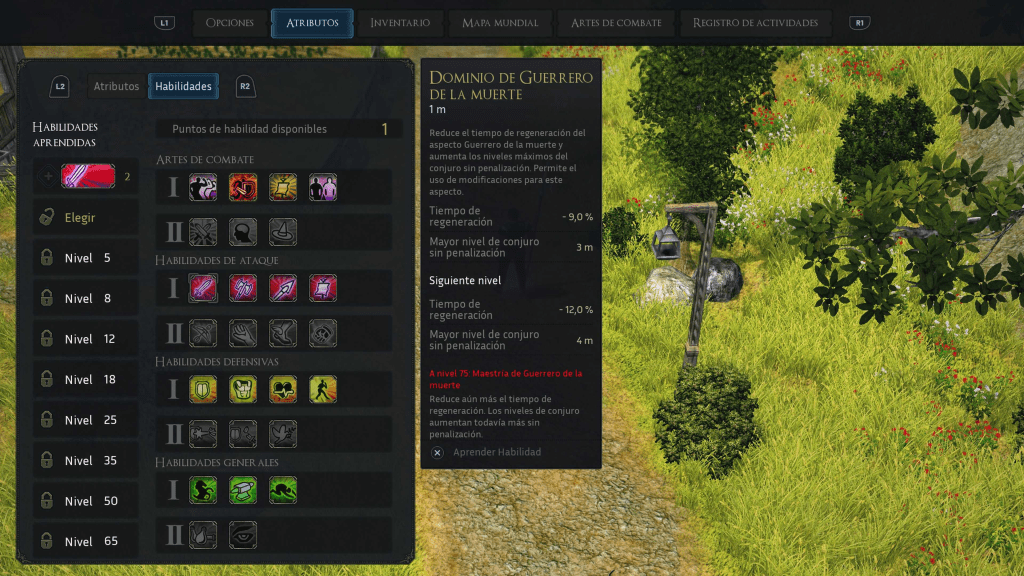Choose the green horse riding skill
Viewport: 1024px width, 576px height.
(x=204, y=490)
